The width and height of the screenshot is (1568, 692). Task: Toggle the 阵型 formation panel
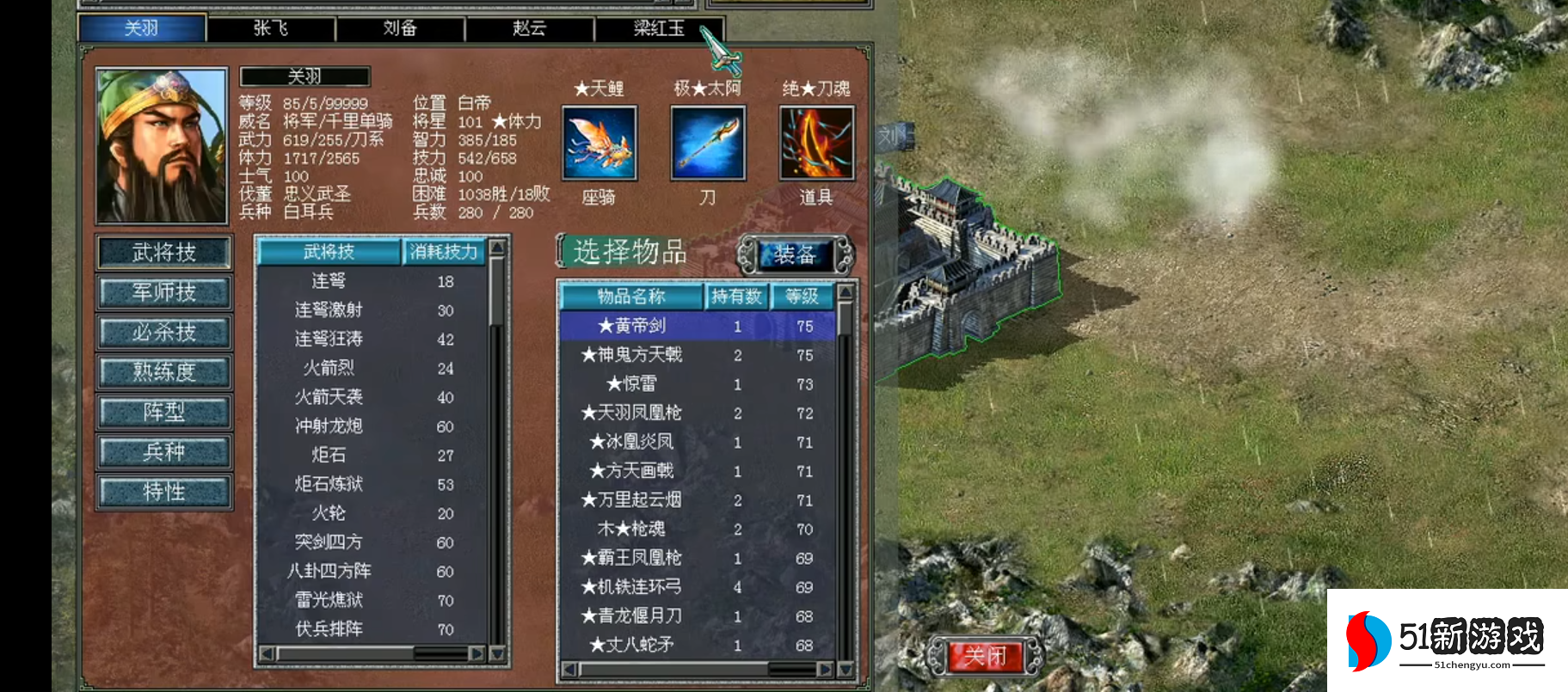pos(163,412)
